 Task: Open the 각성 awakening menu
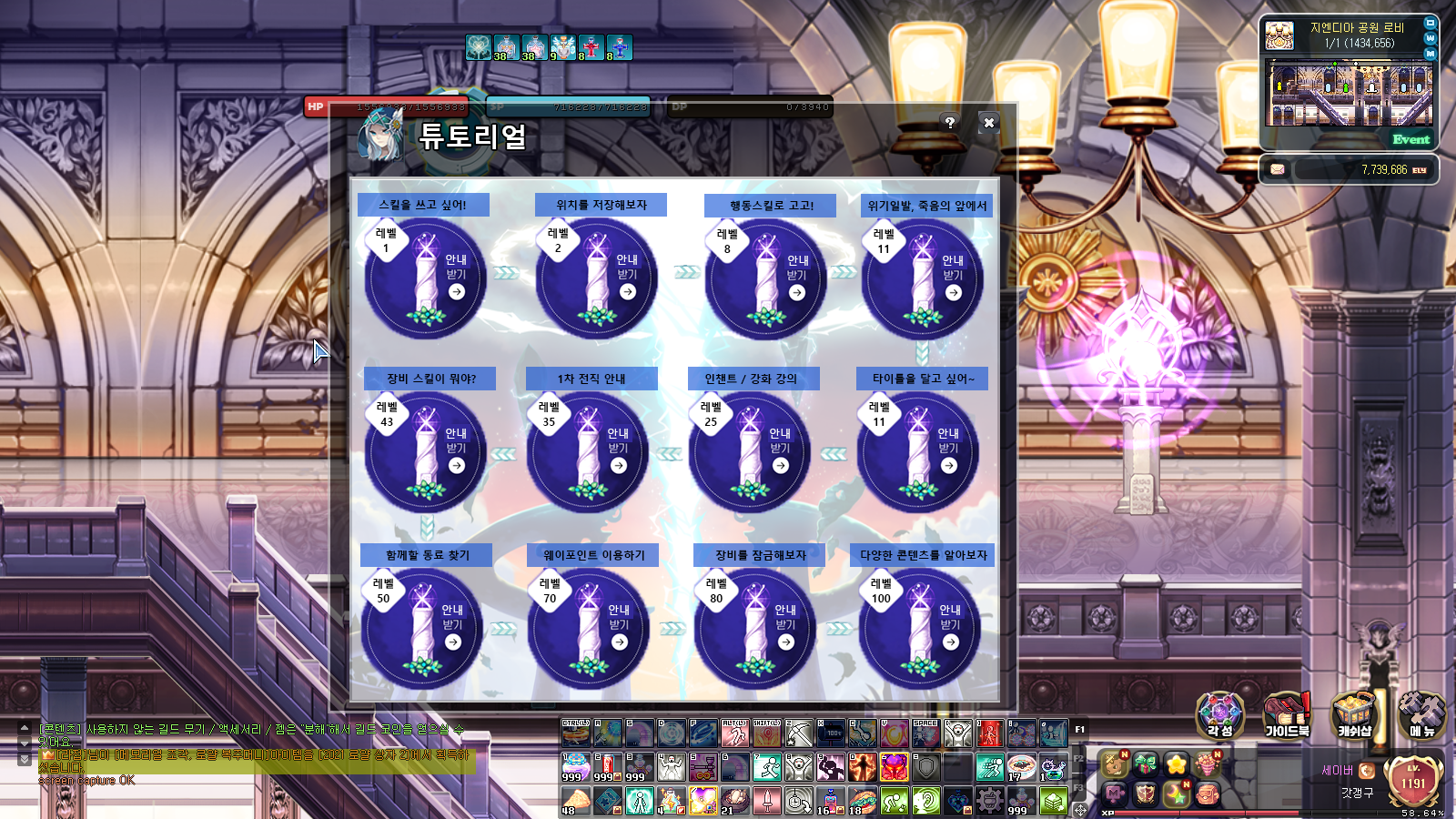click(1219, 714)
